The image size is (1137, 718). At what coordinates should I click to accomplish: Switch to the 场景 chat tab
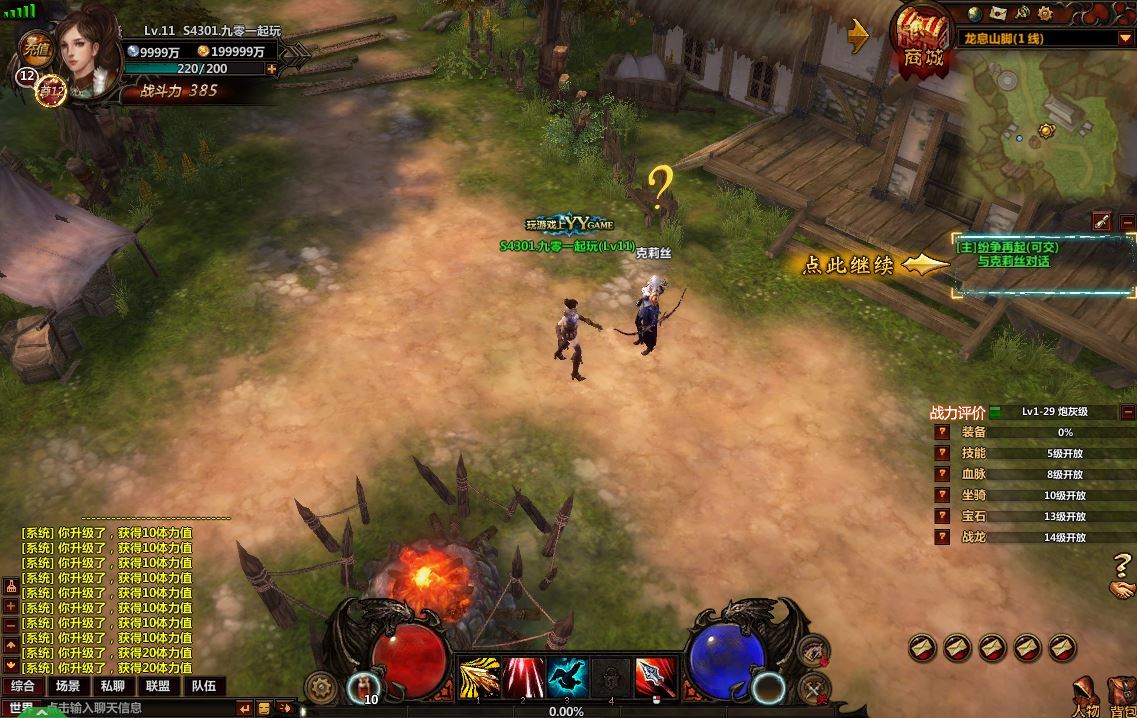point(68,686)
